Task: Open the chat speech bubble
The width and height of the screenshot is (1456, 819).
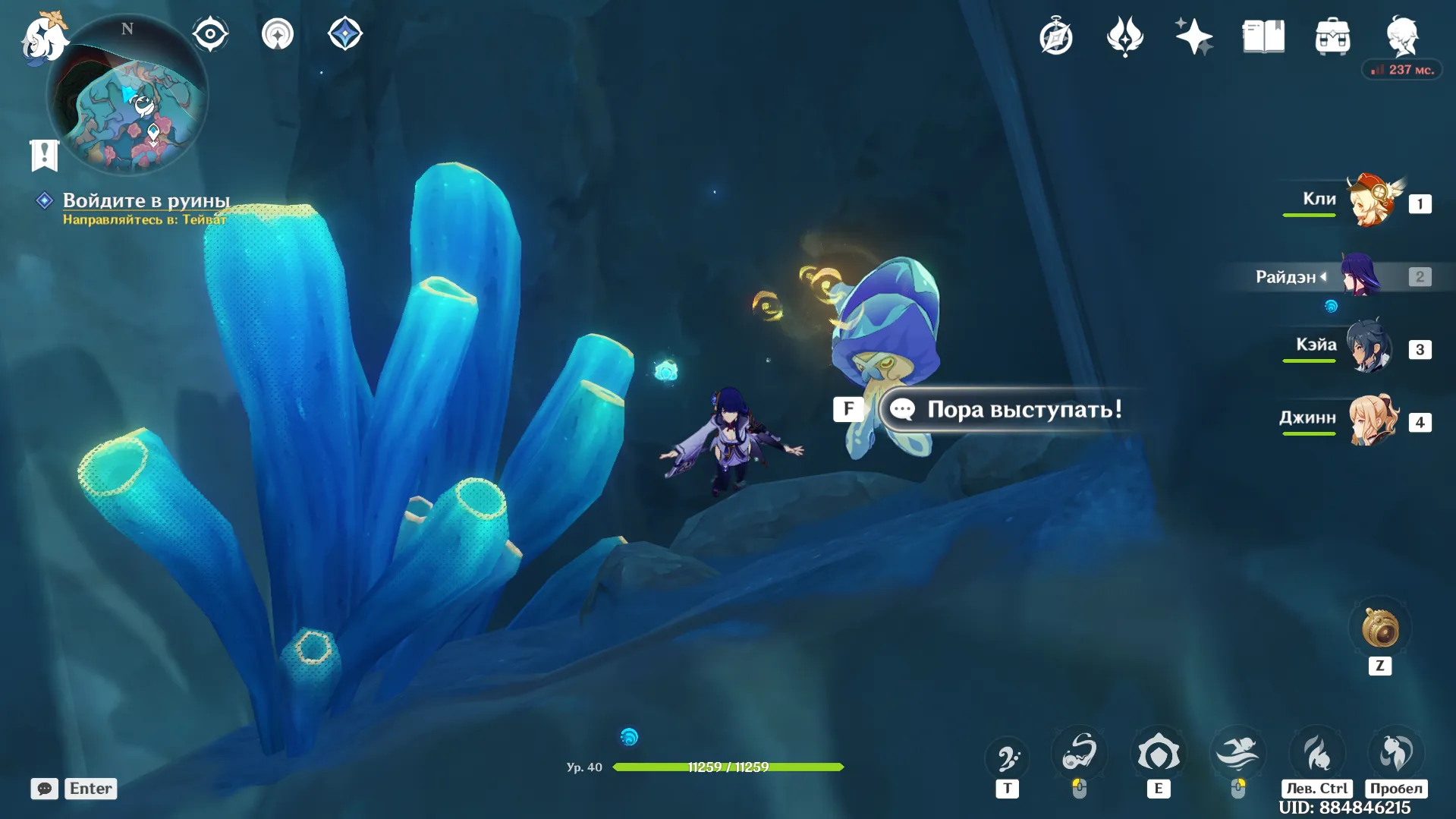Action: [x=45, y=789]
